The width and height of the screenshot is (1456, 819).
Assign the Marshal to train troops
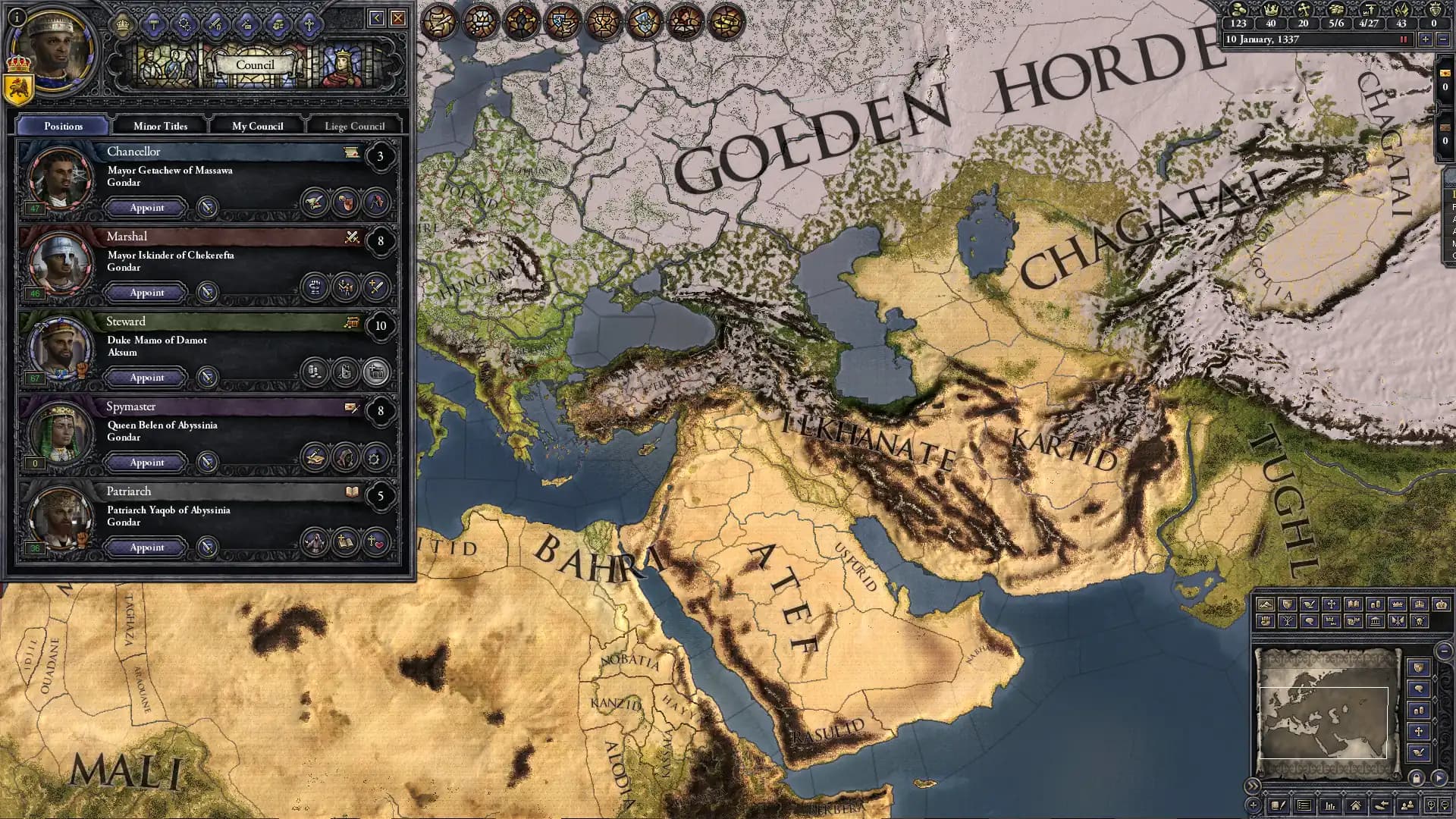pyautogui.click(x=346, y=287)
